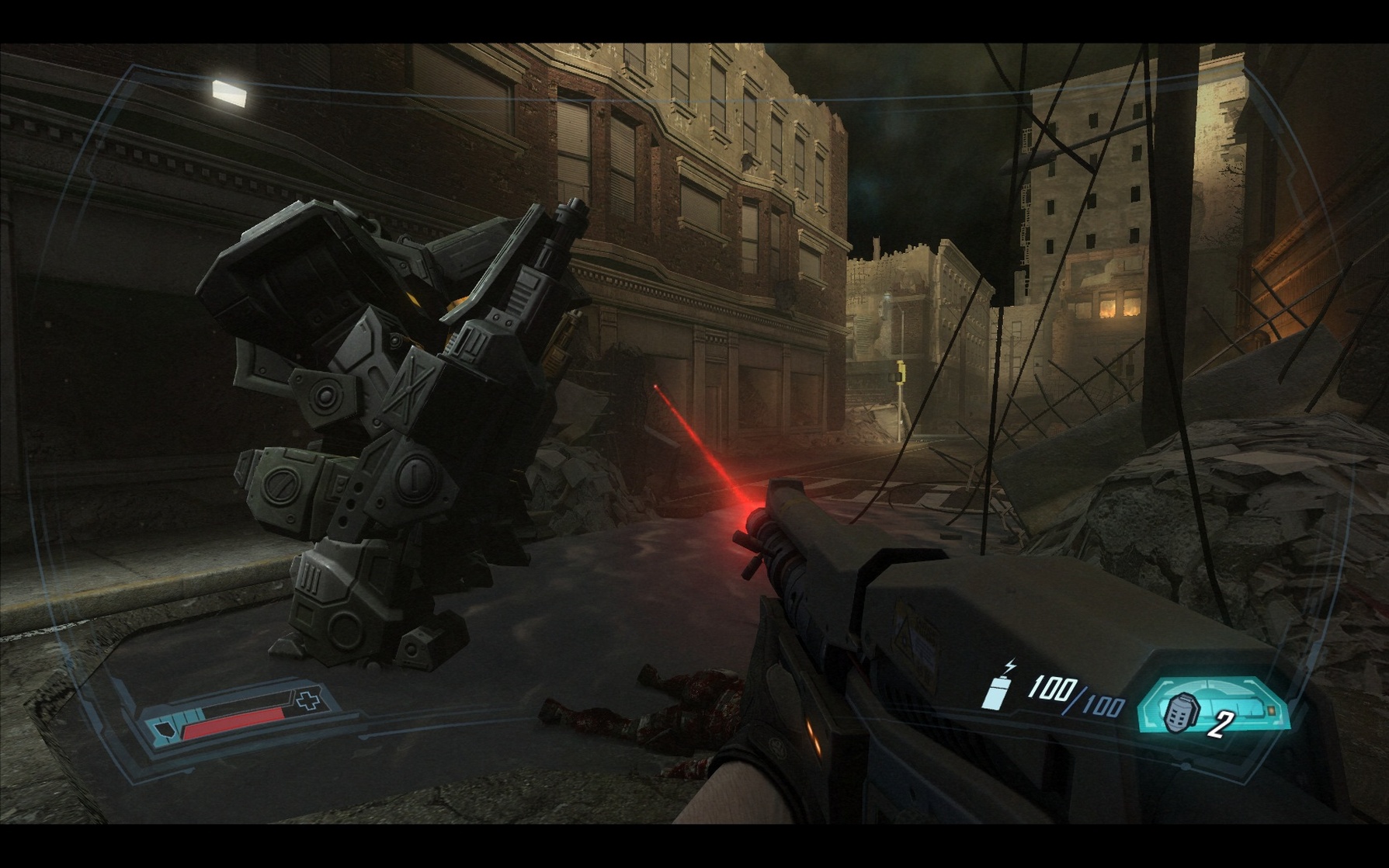The width and height of the screenshot is (1389, 868).
Task: Click the orange indicator light on the grenade panel
Action: [1271, 711]
